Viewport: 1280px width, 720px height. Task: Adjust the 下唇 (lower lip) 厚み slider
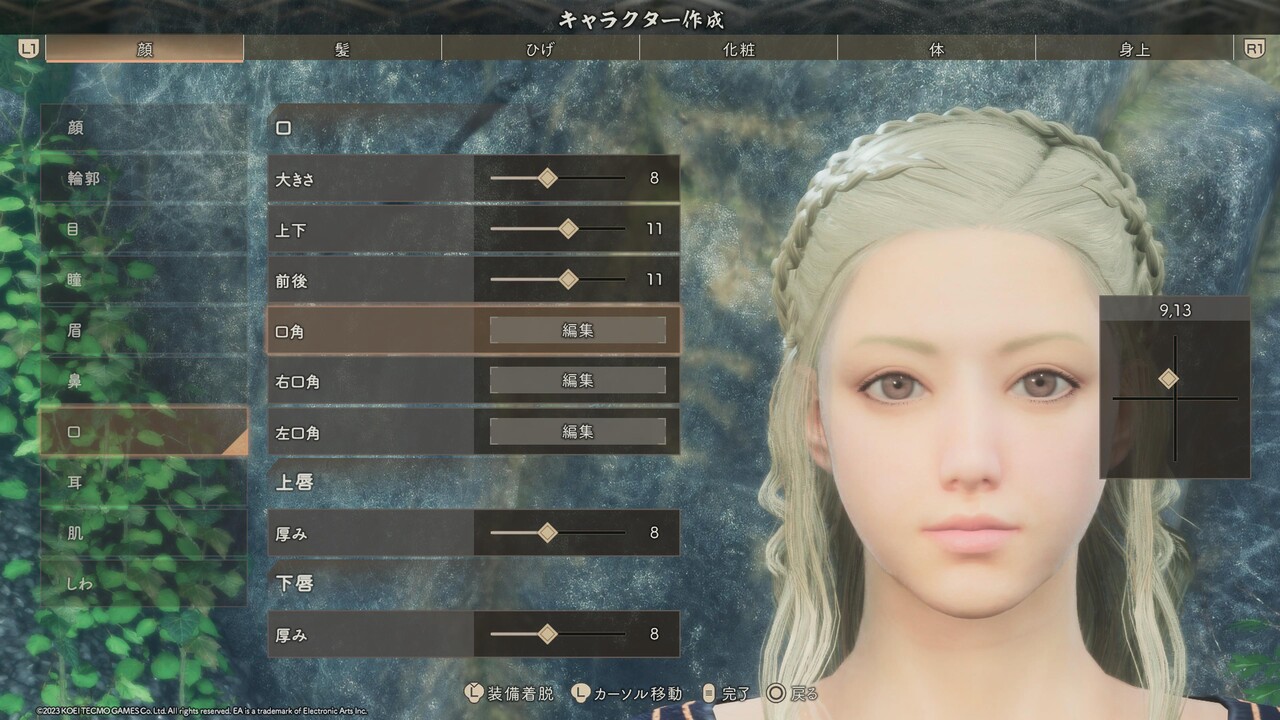coord(547,634)
